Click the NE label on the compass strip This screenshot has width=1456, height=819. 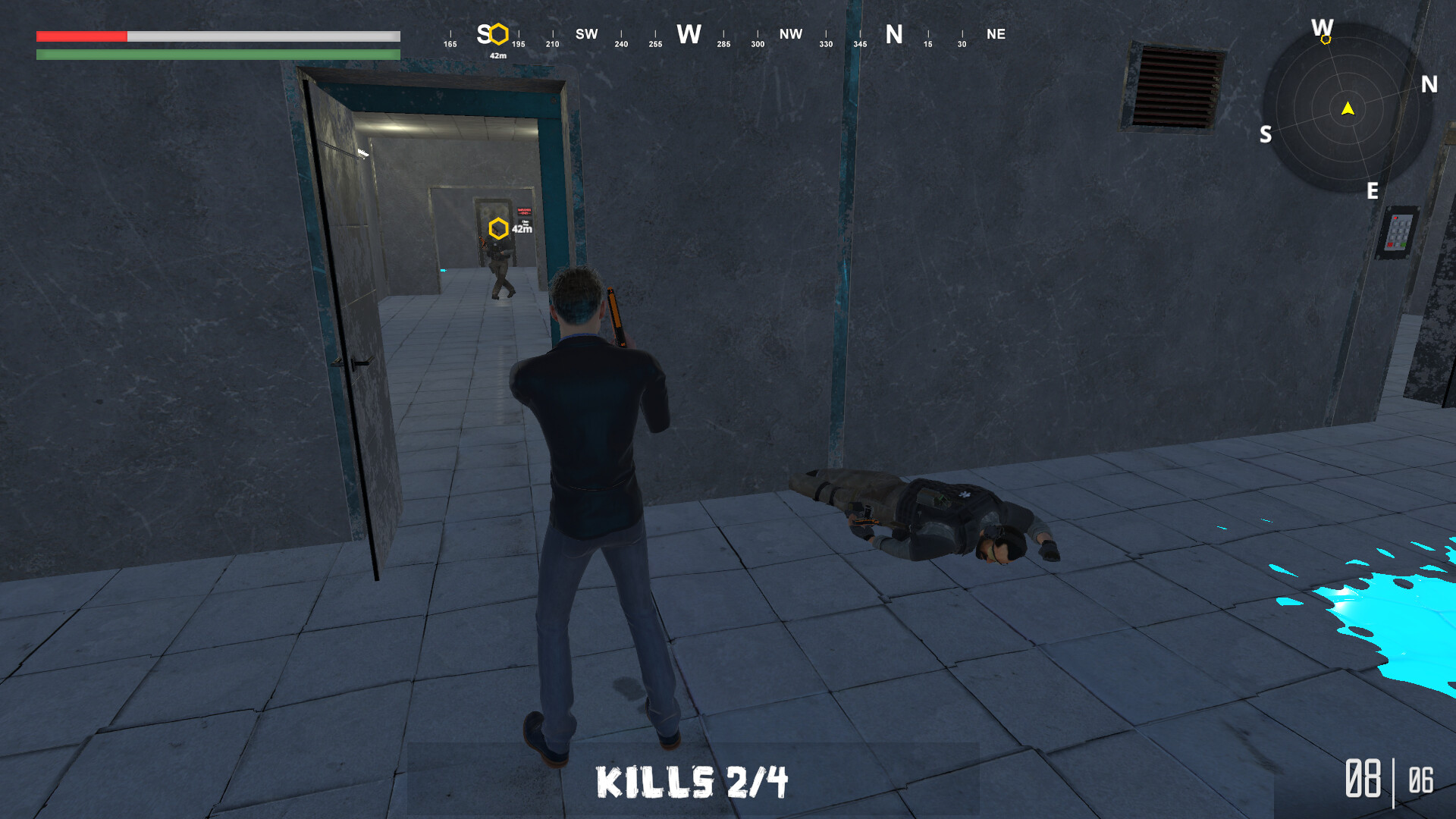coord(997,34)
